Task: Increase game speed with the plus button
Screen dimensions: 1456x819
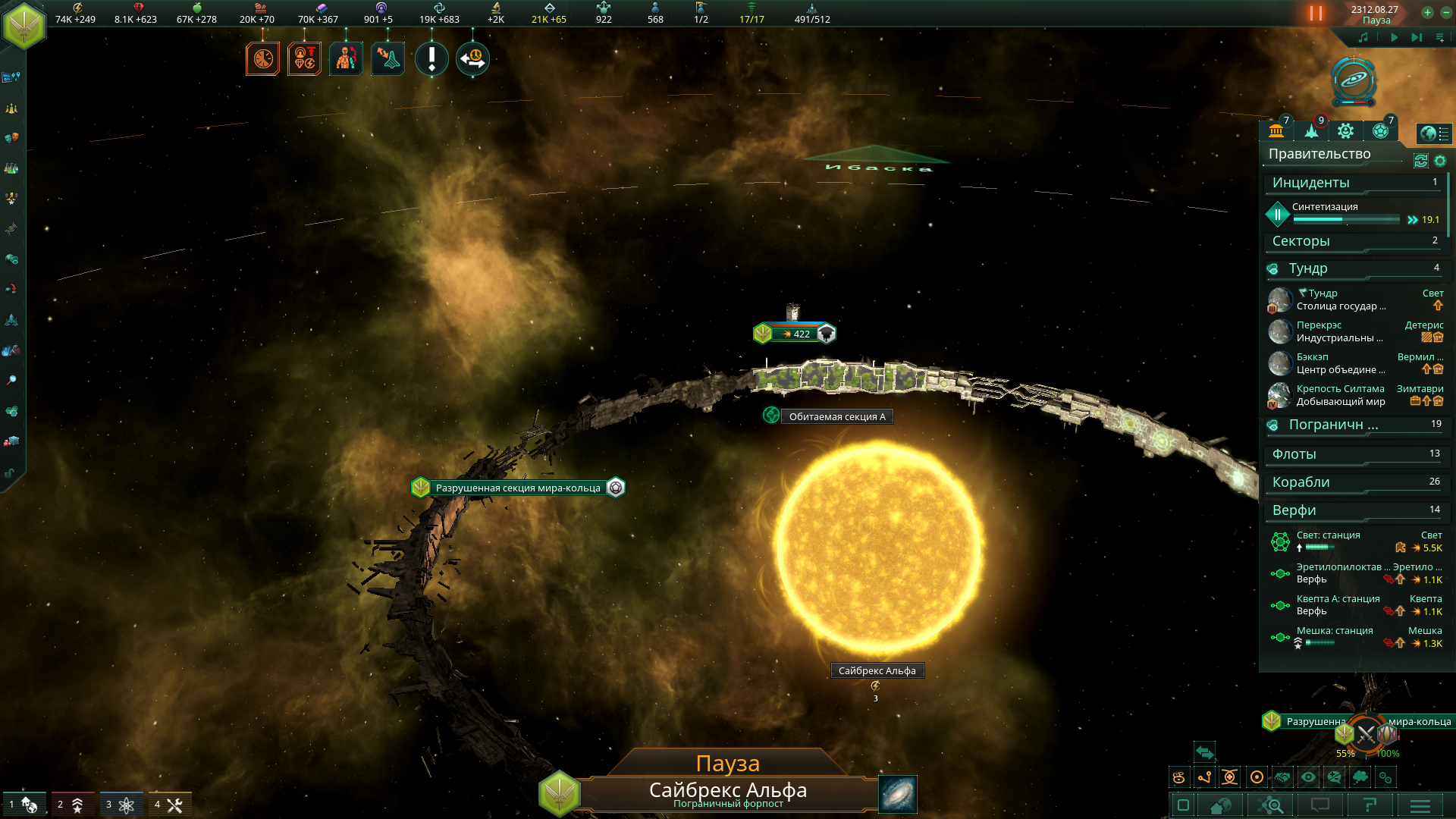Action: [1427, 12]
